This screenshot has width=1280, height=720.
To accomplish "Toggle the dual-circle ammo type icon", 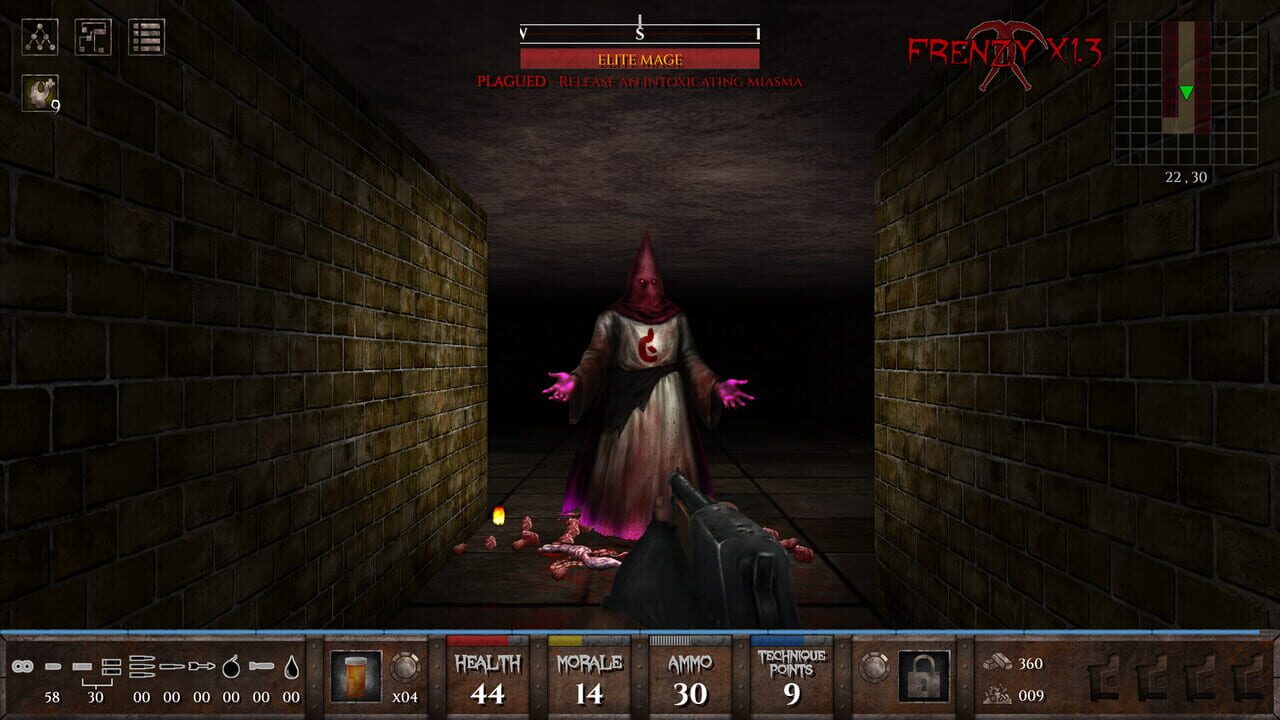I will tap(22, 667).
